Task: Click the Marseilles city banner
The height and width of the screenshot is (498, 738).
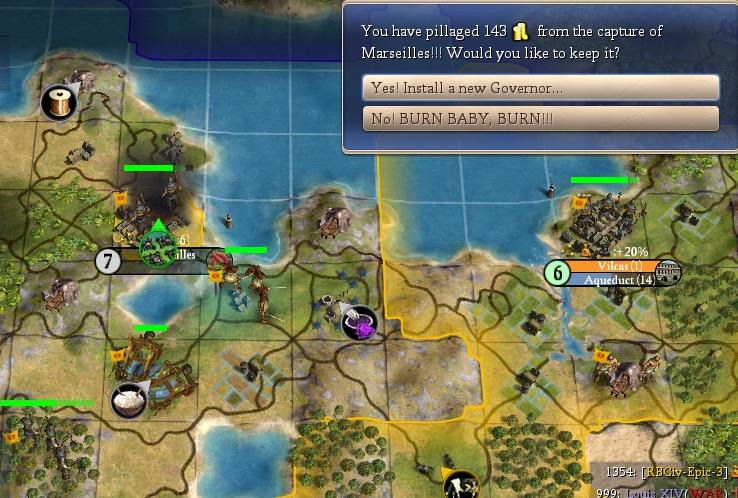Action: tap(160, 256)
